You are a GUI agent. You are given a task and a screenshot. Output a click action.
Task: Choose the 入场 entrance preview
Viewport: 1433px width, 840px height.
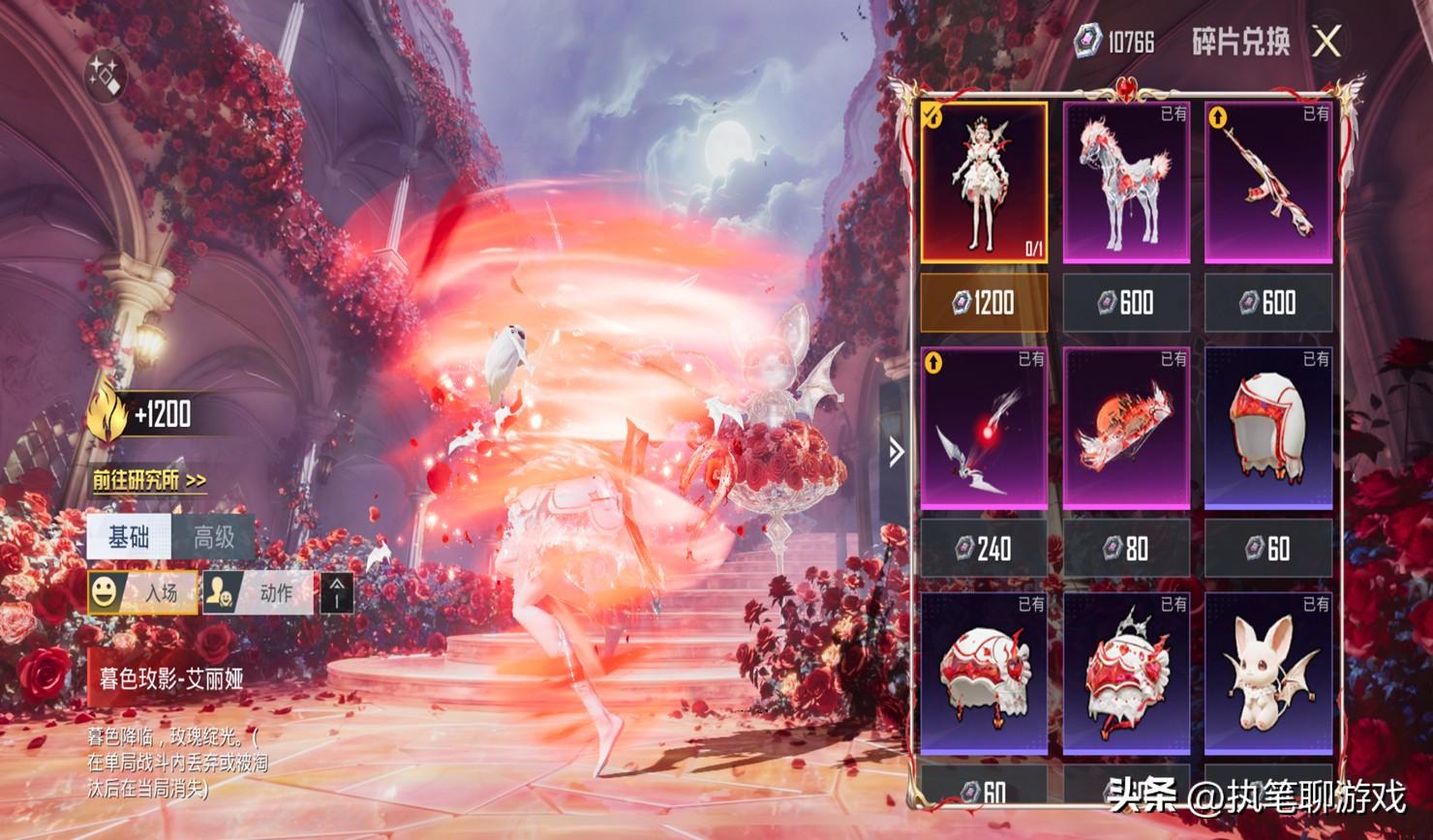coord(142,592)
